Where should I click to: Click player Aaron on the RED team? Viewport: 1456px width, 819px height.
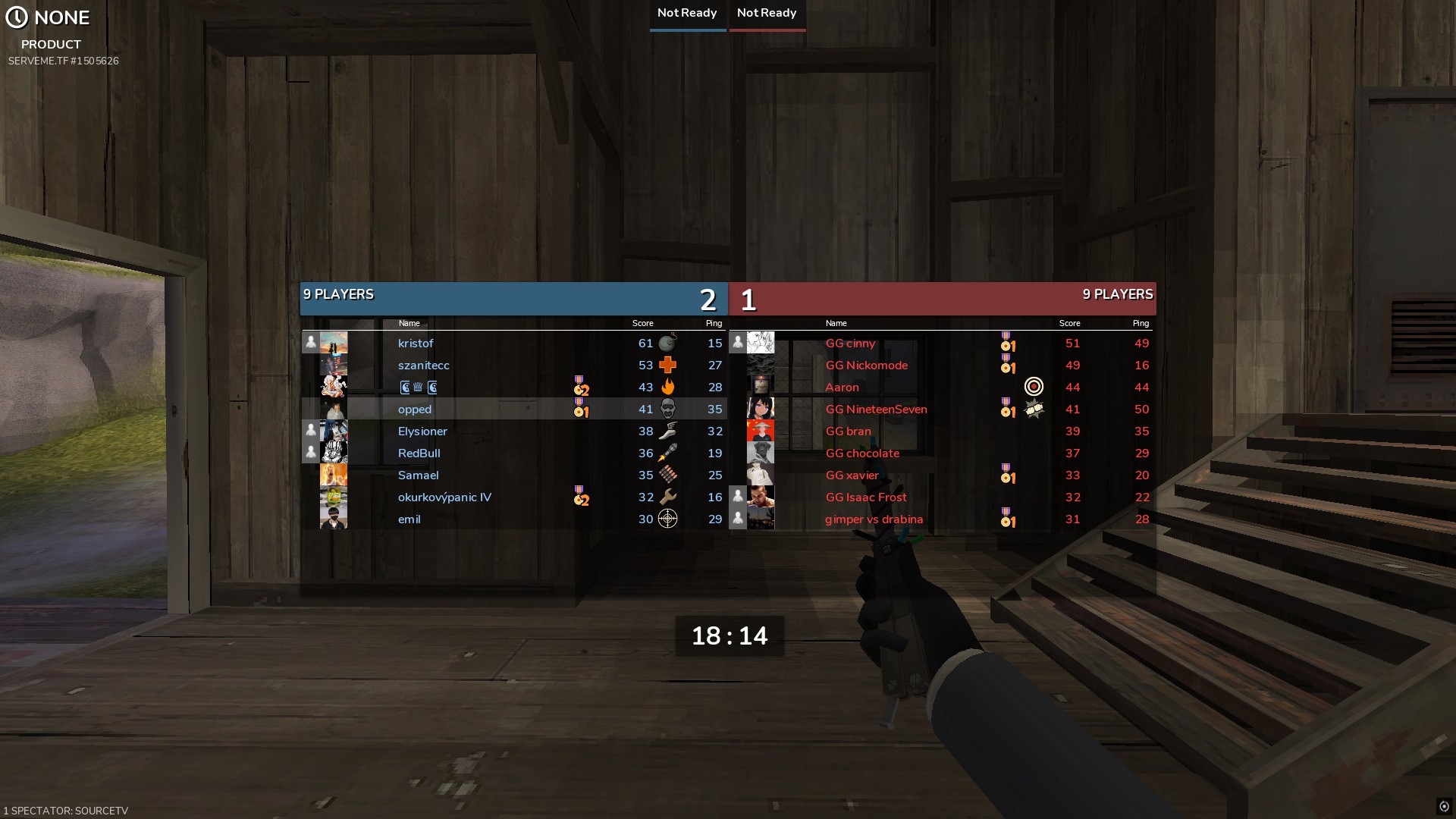tap(842, 388)
